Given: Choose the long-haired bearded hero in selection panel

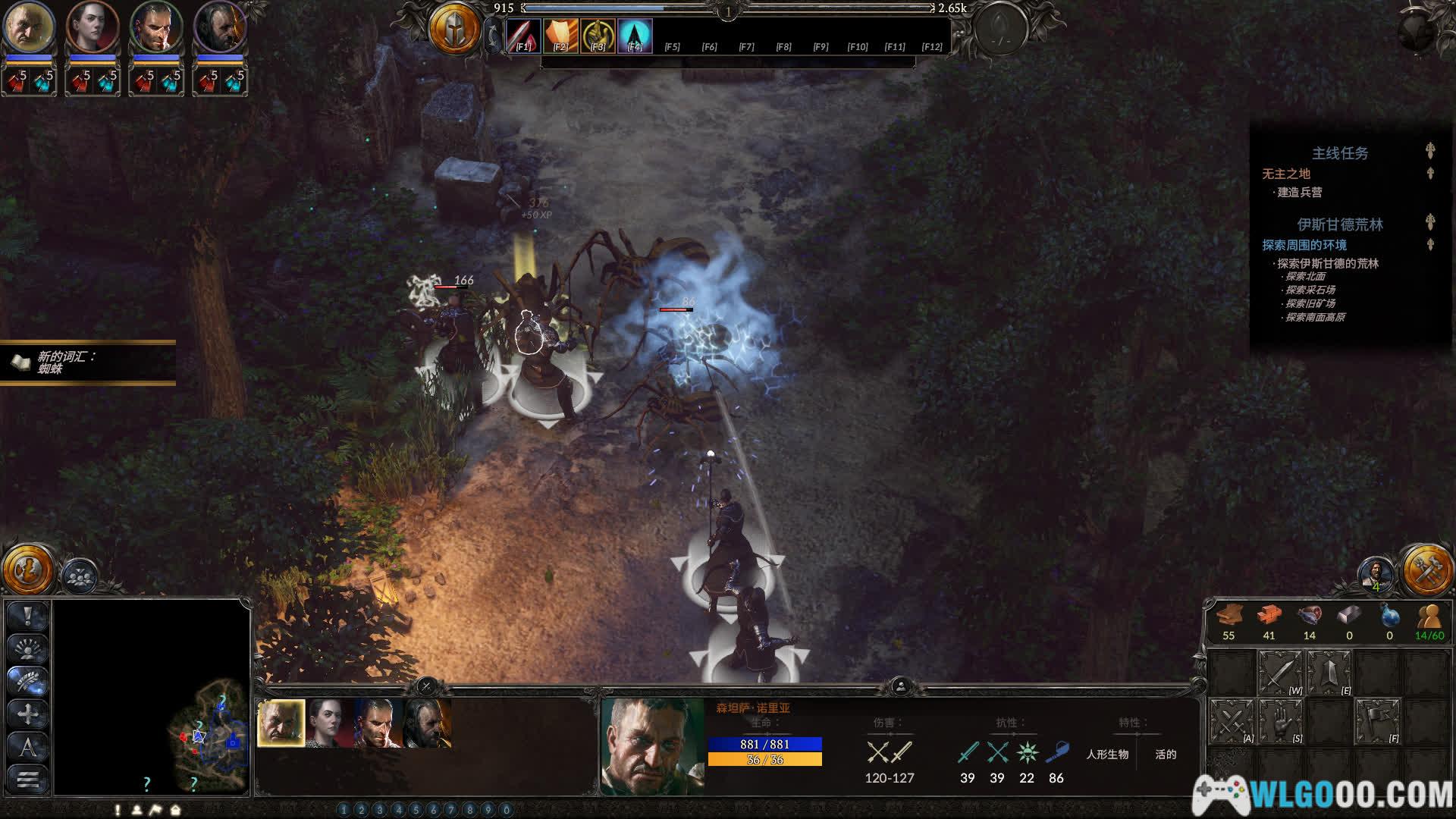Looking at the screenshot, I should (428, 723).
